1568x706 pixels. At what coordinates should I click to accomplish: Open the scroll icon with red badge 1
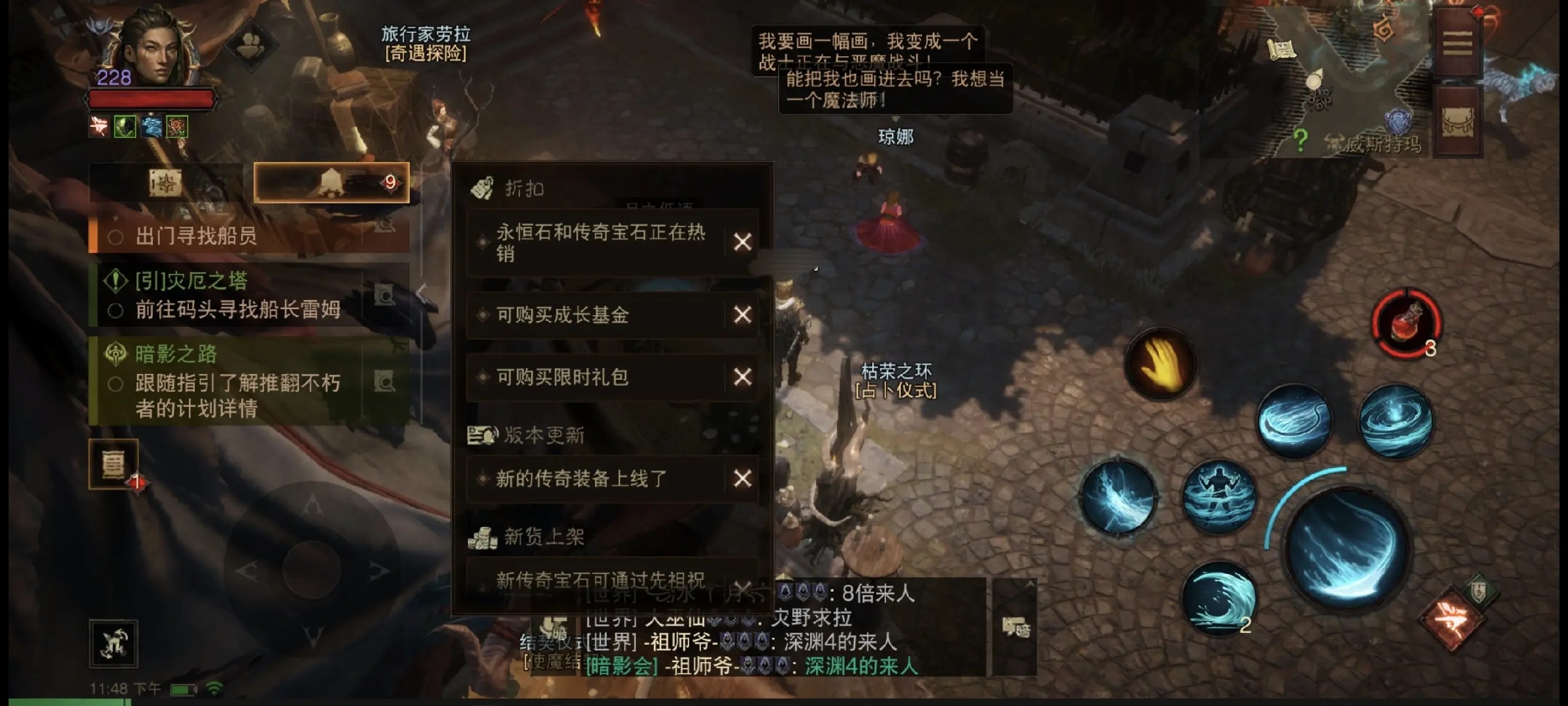[x=113, y=464]
